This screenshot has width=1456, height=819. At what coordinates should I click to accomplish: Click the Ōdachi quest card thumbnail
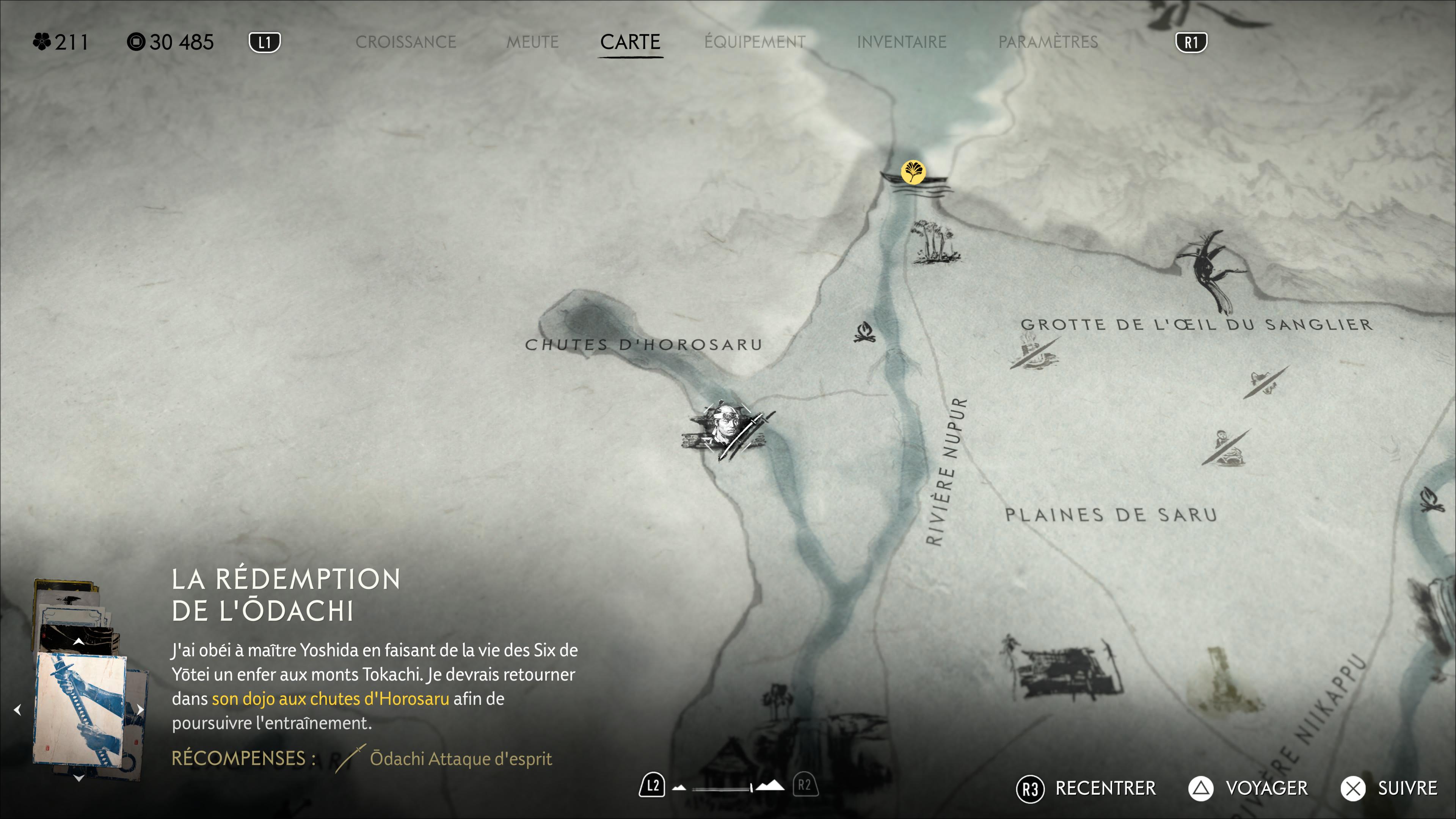click(80, 709)
